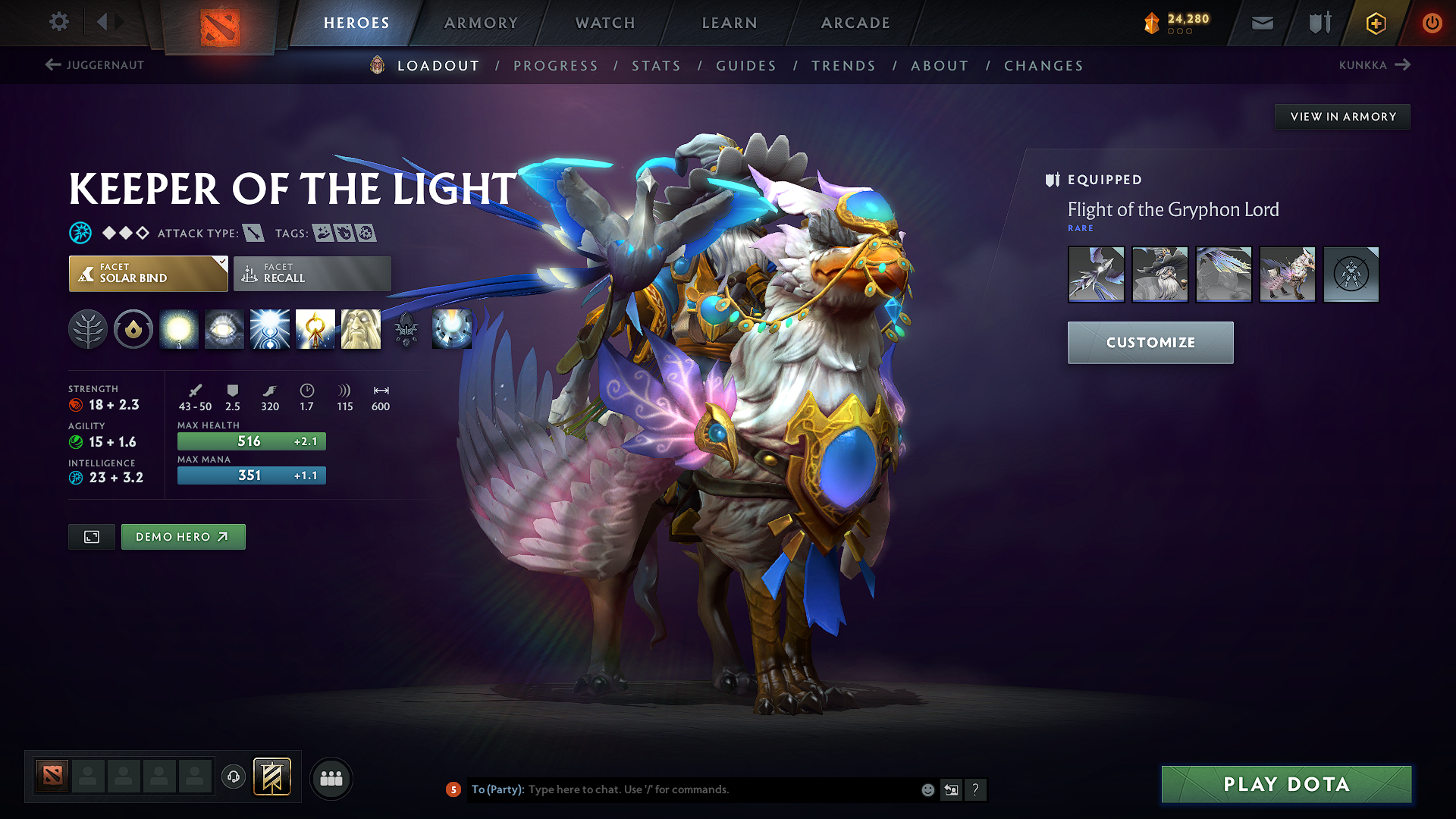This screenshot has height=819, width=1456.
Task: Click the innate ability droplet icon
Action: click(133, 329)
